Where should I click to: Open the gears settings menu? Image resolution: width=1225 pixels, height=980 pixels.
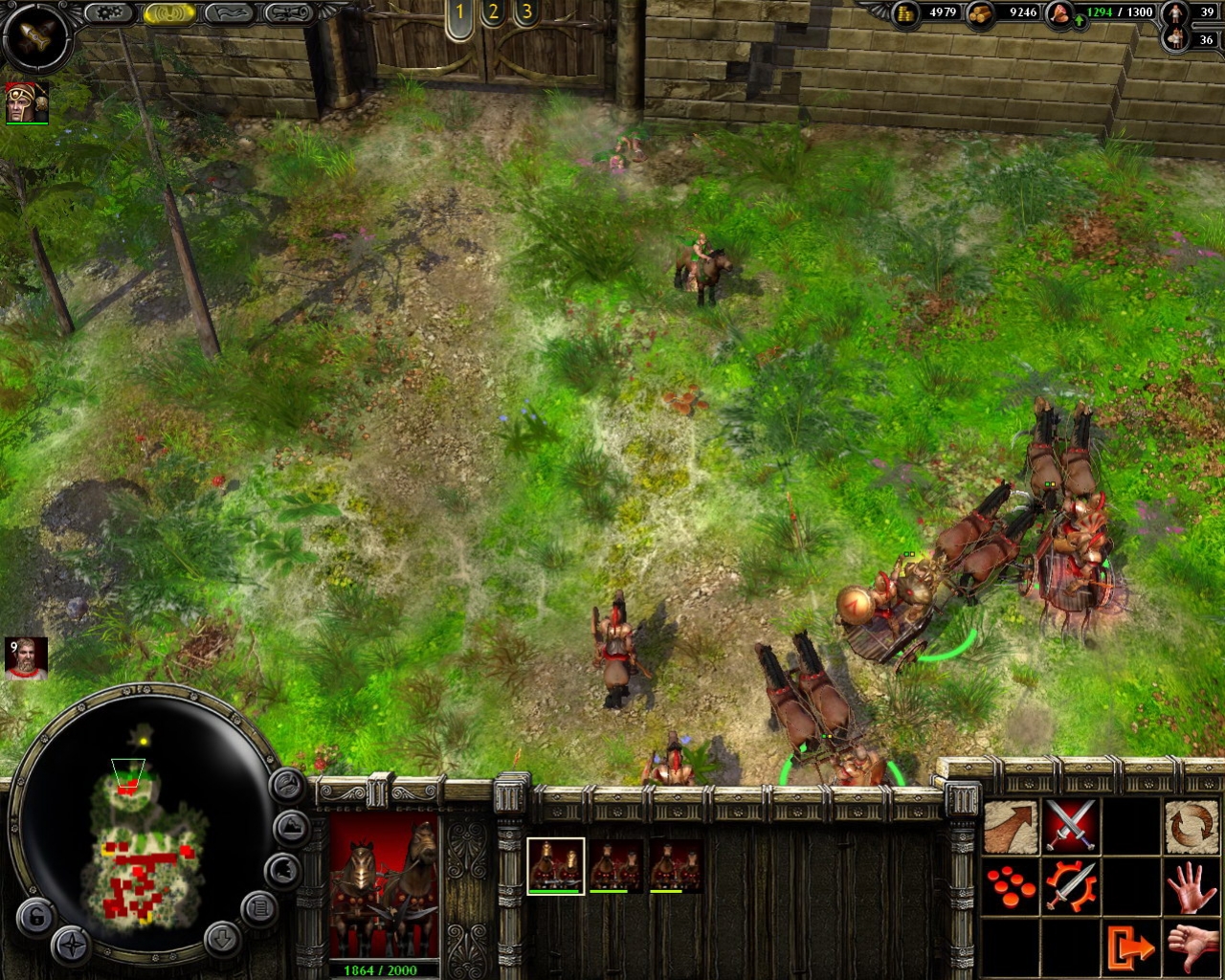click(110, 13)
